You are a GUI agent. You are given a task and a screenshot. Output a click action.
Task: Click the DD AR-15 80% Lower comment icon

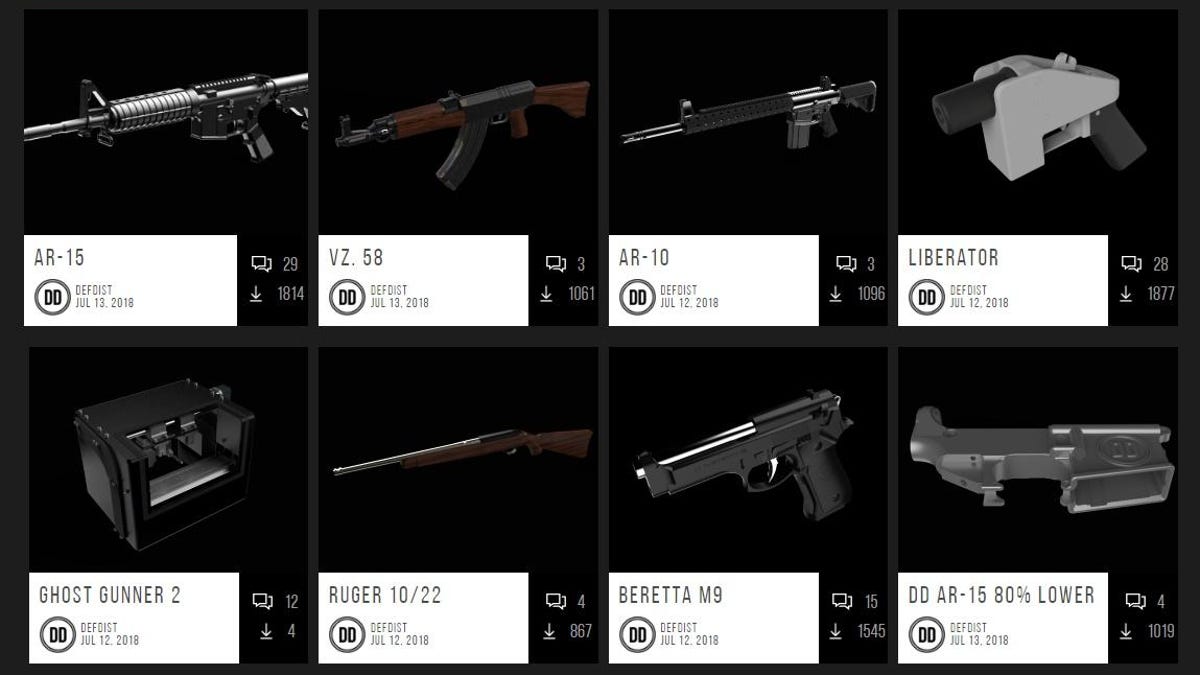click(x=1135, y=601)
